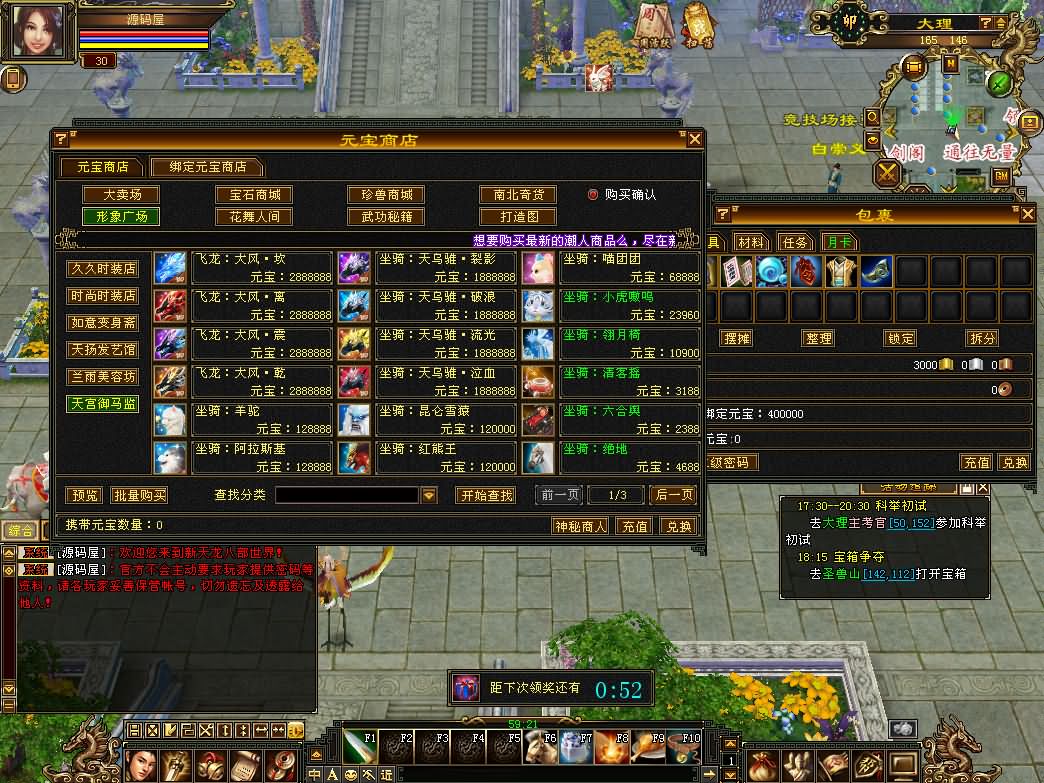This screenshot has width=1044, height=783.
Task: Start search with 开始查找
Action: (x=486, y=495)
